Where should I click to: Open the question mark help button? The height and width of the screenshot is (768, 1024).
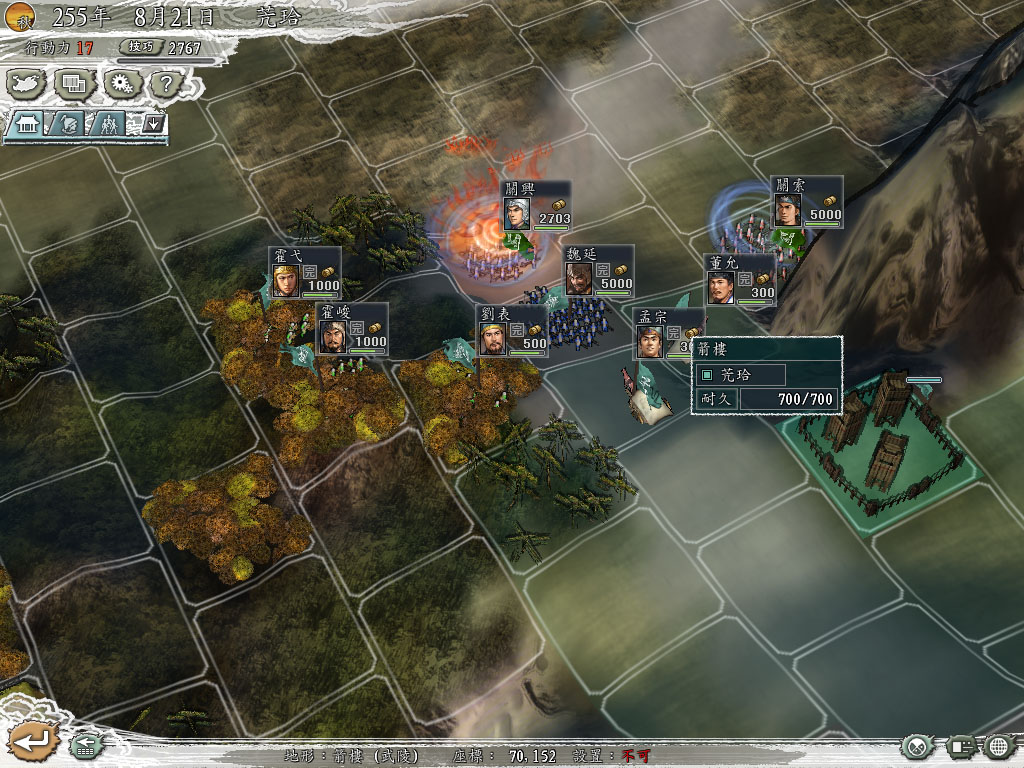tap(166, 83)
